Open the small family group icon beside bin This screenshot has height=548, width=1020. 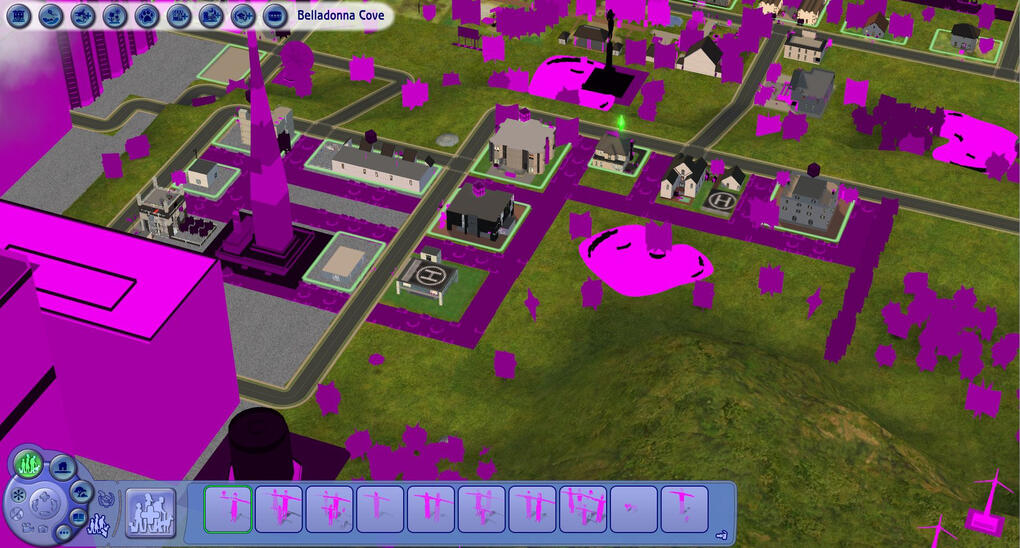tap(100, 524)
